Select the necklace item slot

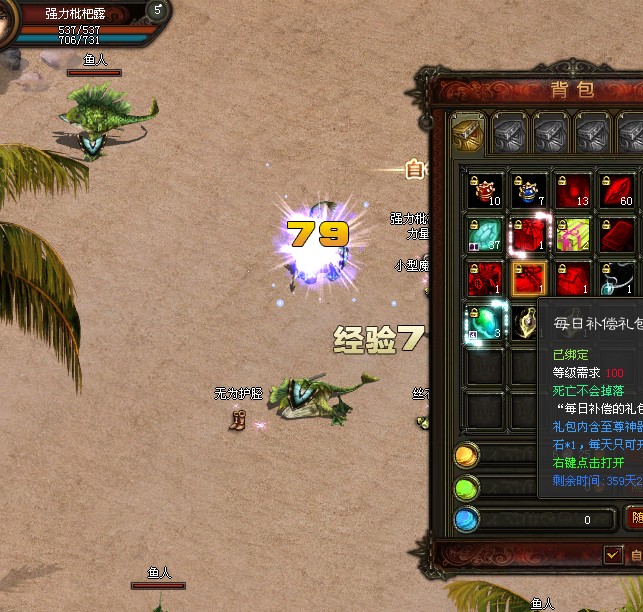click(620, 278)
